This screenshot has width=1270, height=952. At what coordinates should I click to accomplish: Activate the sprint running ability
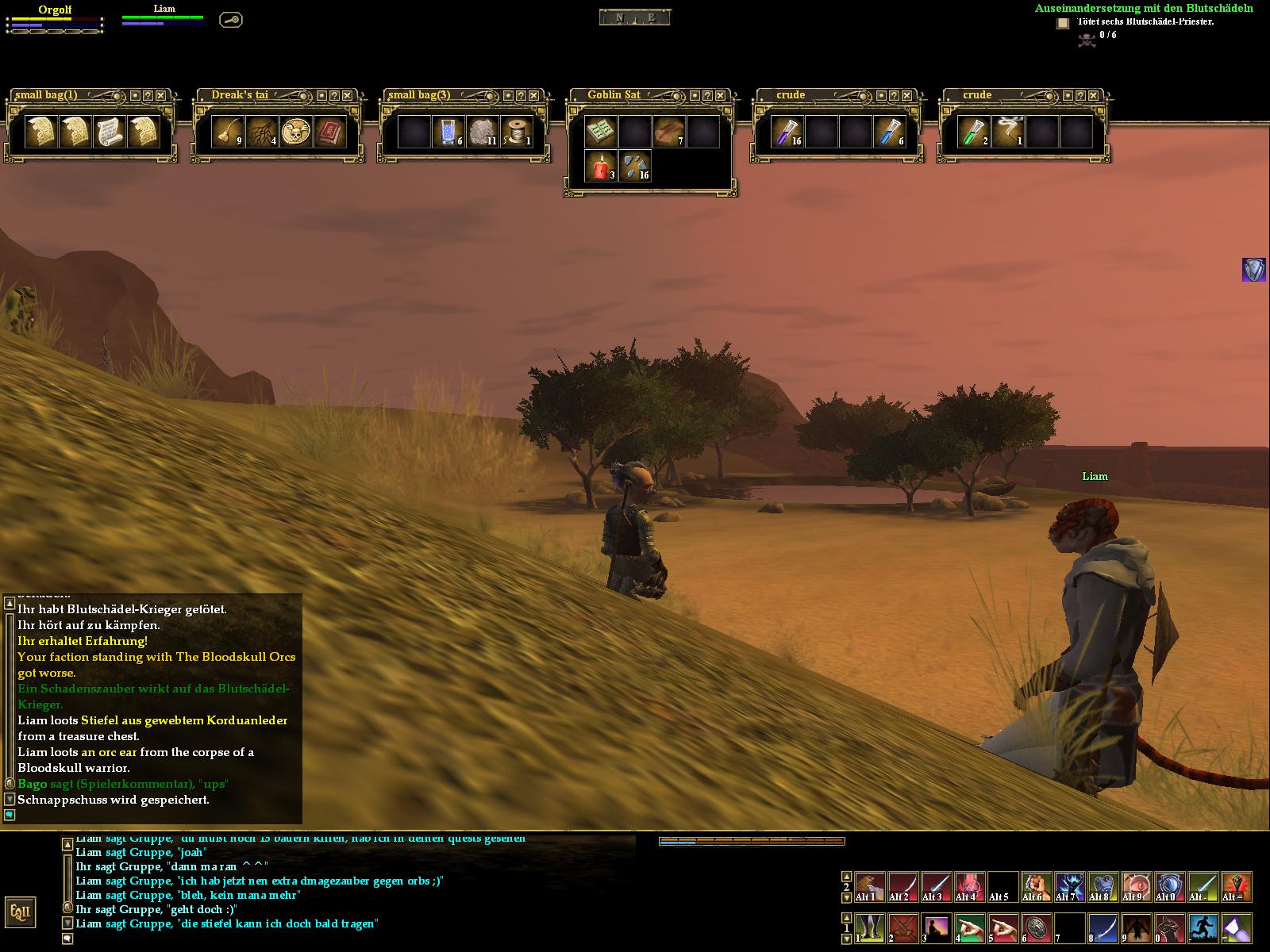(1203, 928)
